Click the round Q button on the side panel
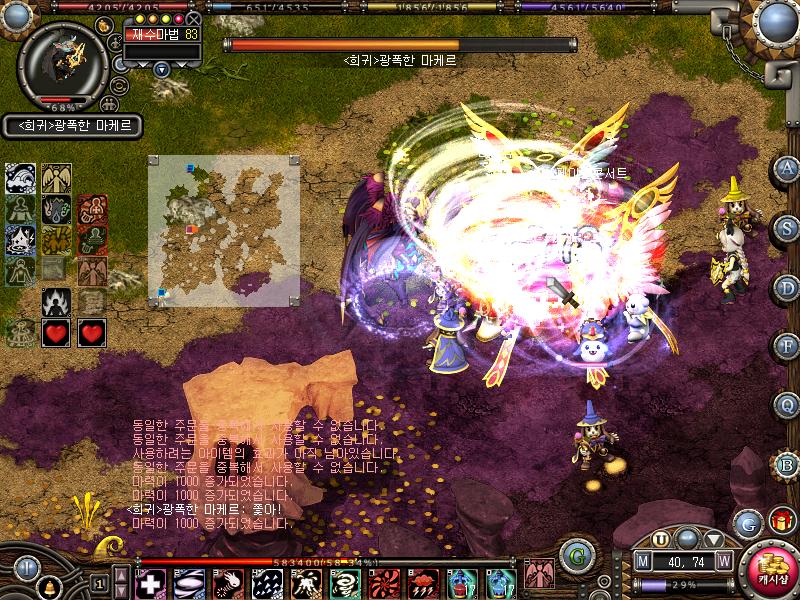Image resolution: width=800 pixels, height=600 pixels. click(787, 404)
